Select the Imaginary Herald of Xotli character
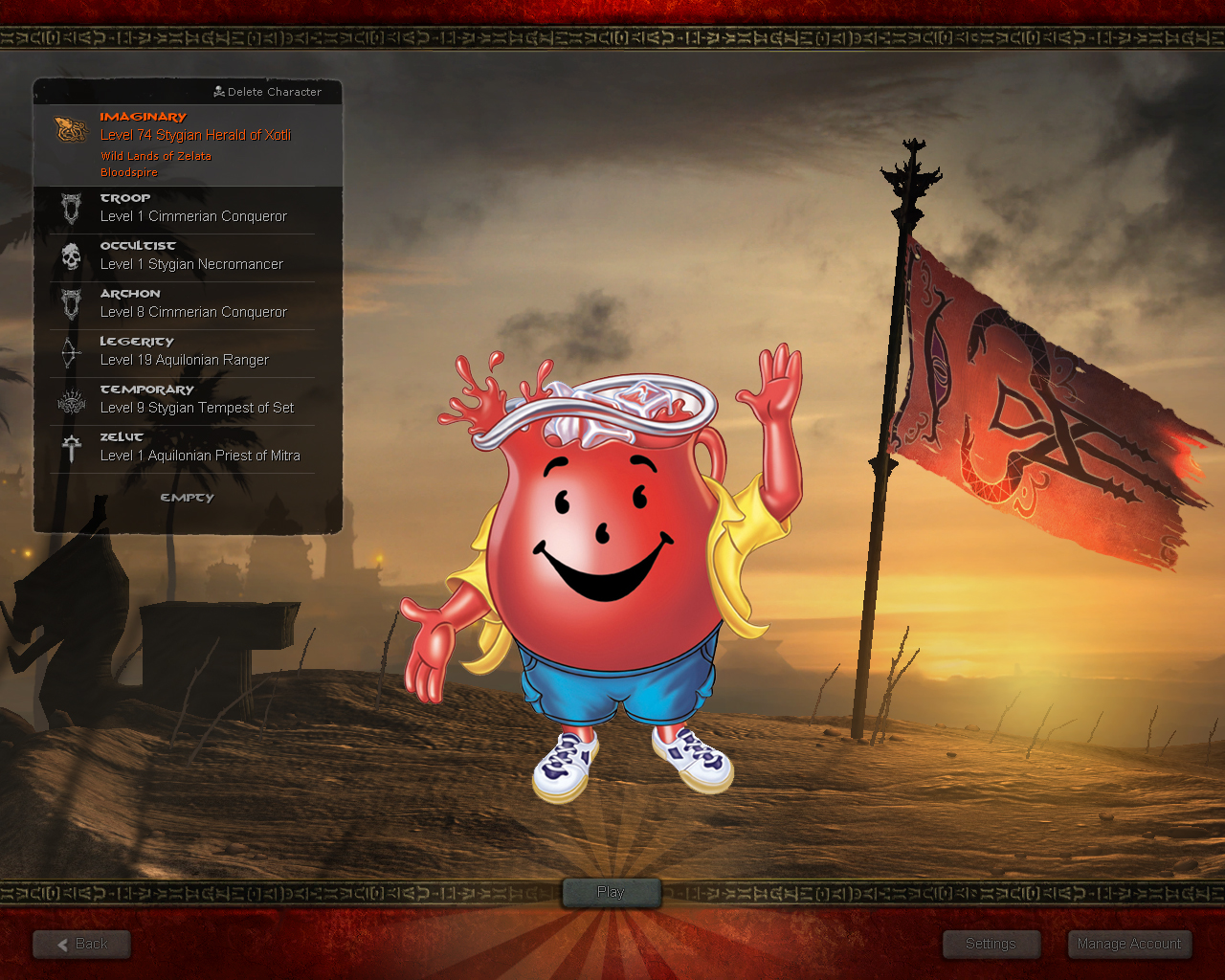 click(187, 144)
